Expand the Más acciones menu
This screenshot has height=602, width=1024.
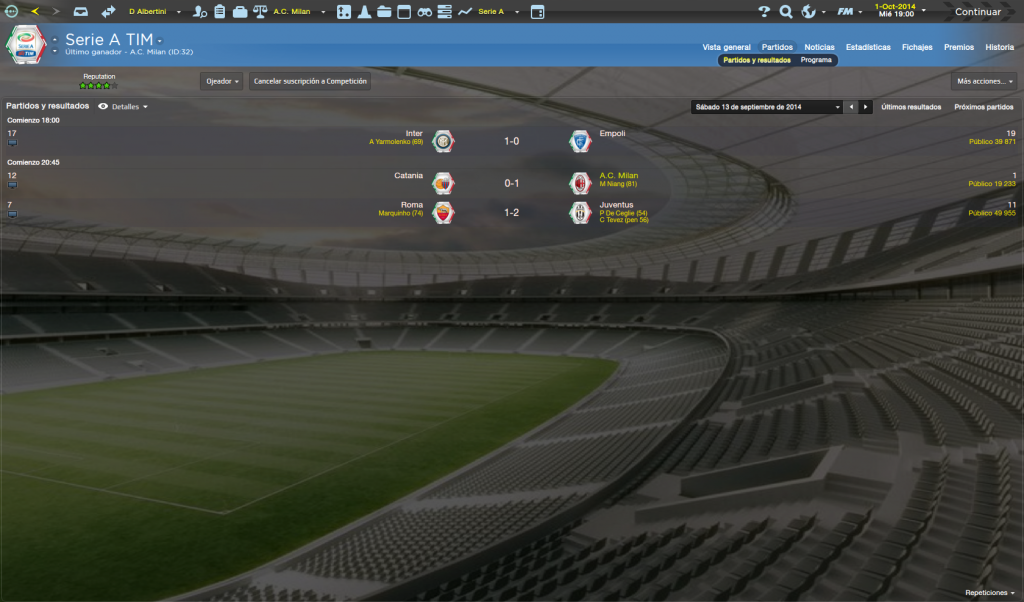click(984, 81)
